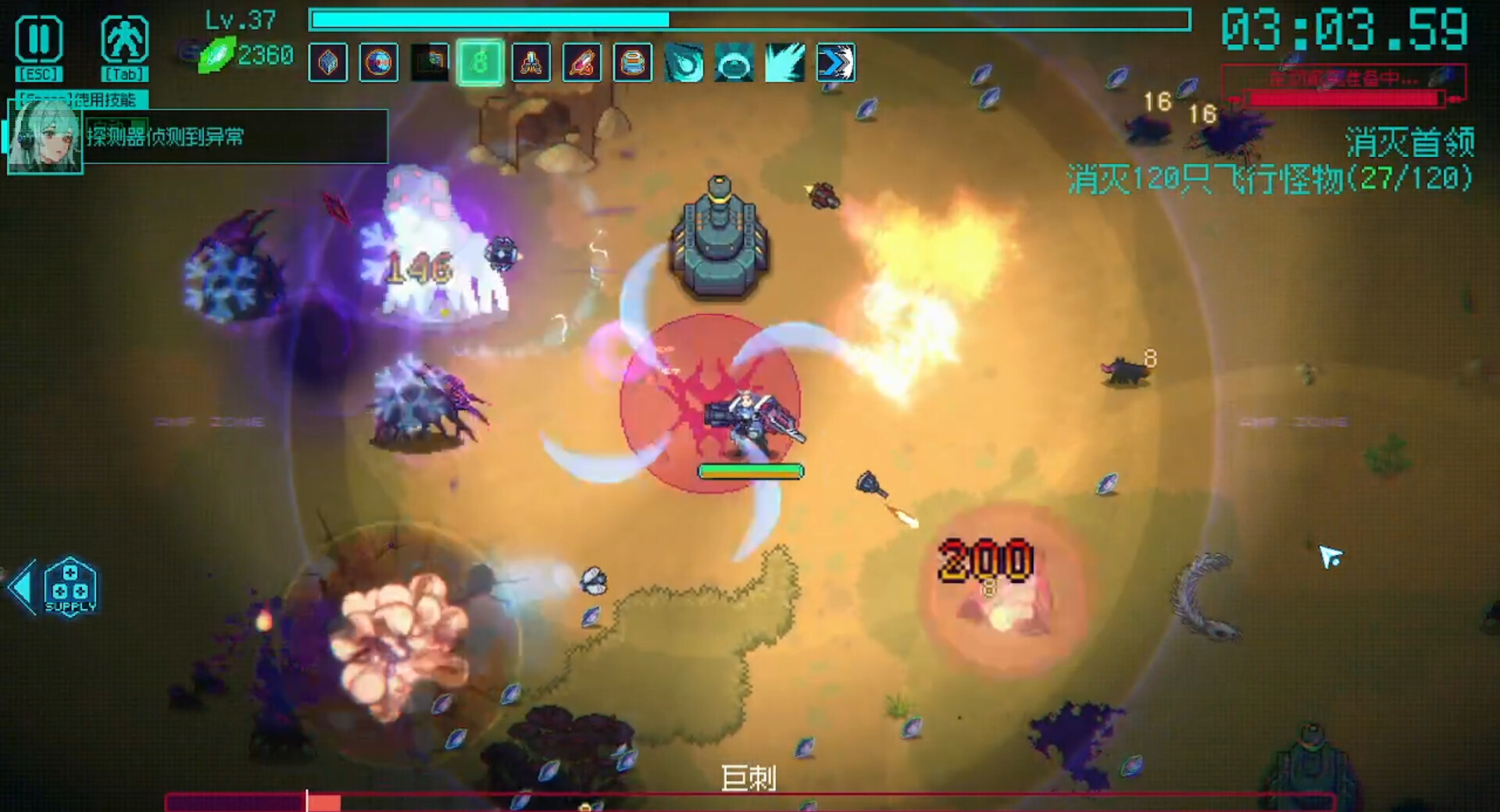Open the SUPPLY panel

[x=70, y=587]
